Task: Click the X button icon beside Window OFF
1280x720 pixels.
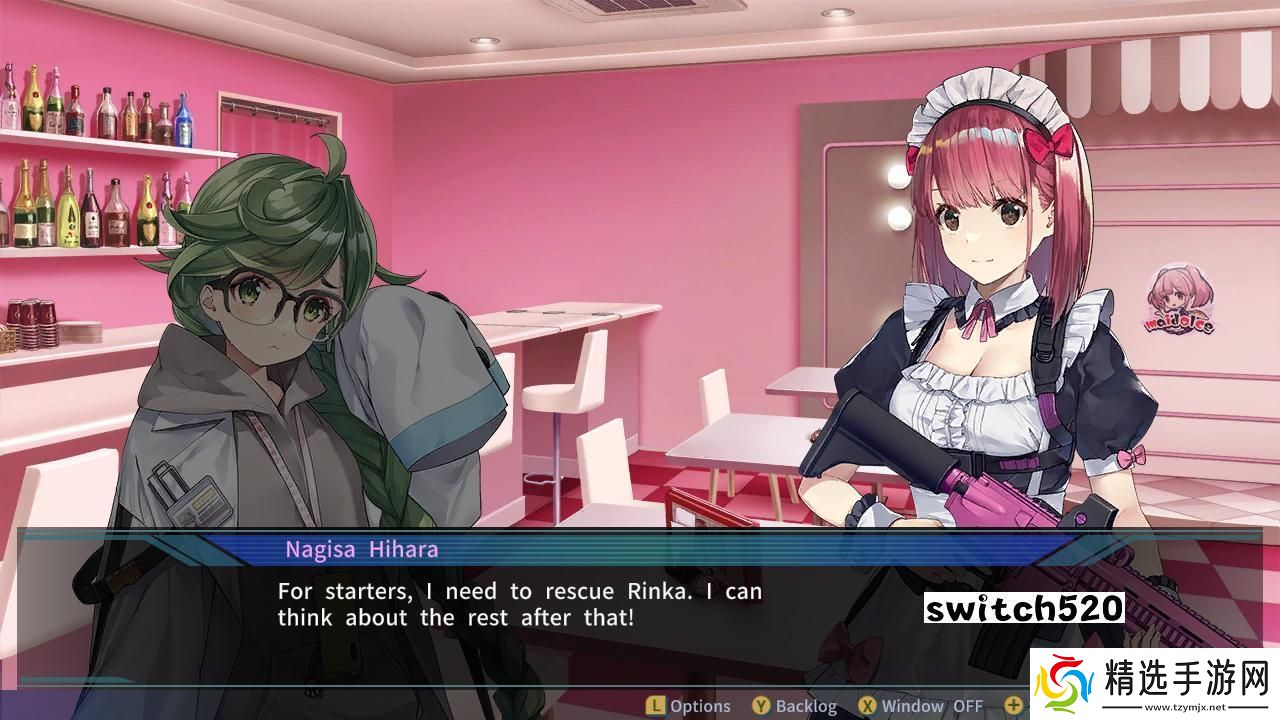Action: (x=866, y=705)
